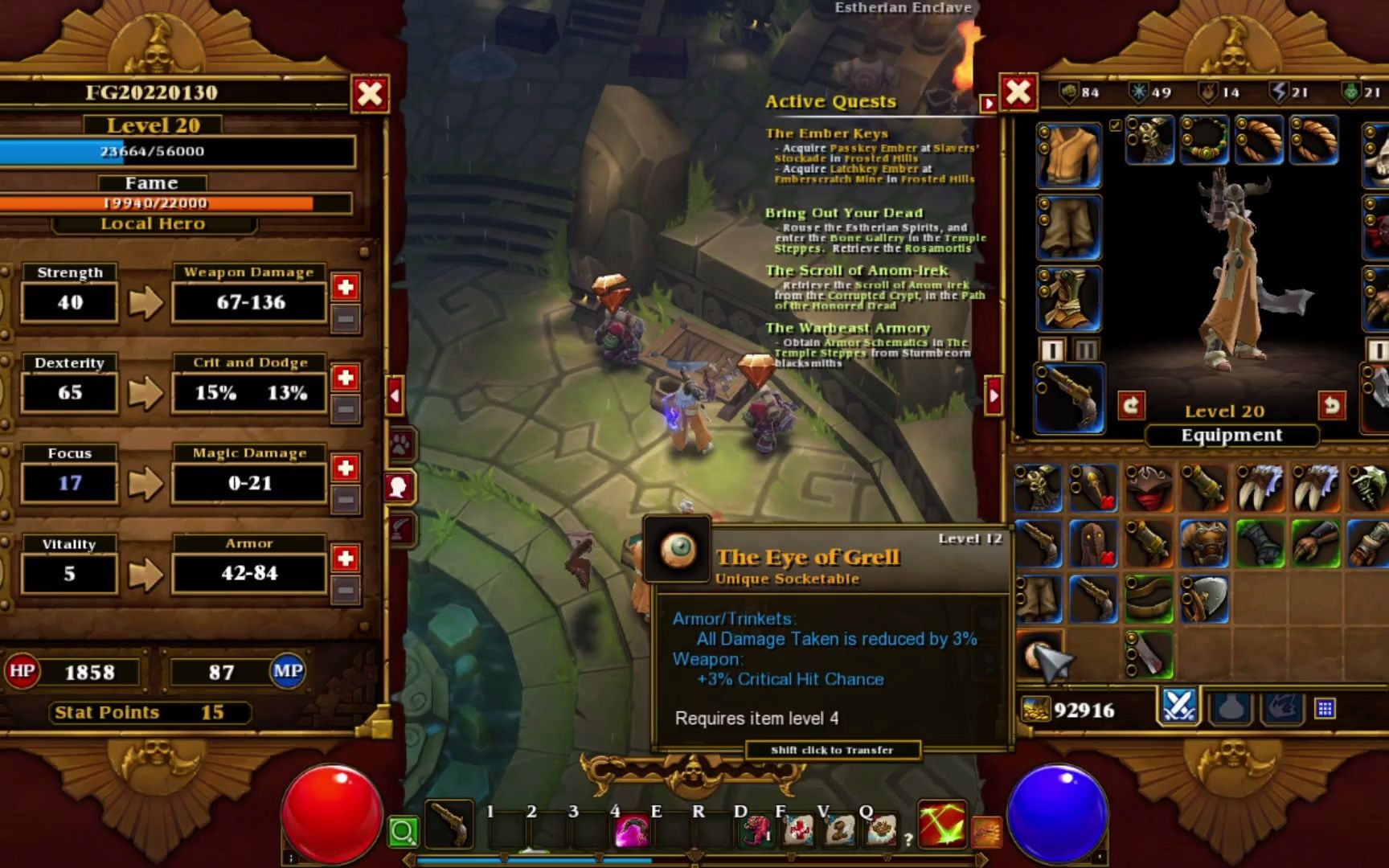
Task: Increase Dexterity with the plus button
Action: [x=346, y=377]
